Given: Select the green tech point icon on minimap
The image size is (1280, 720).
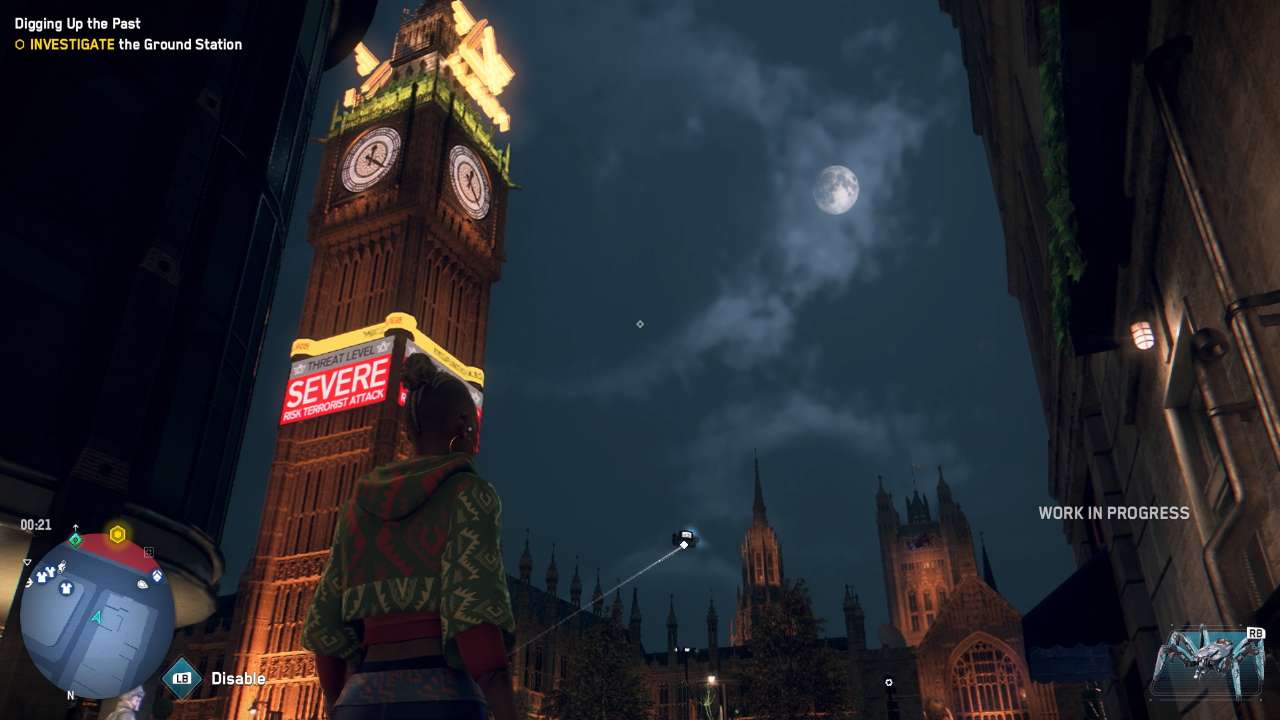Looking at the screenshot, I should [74, 539].
